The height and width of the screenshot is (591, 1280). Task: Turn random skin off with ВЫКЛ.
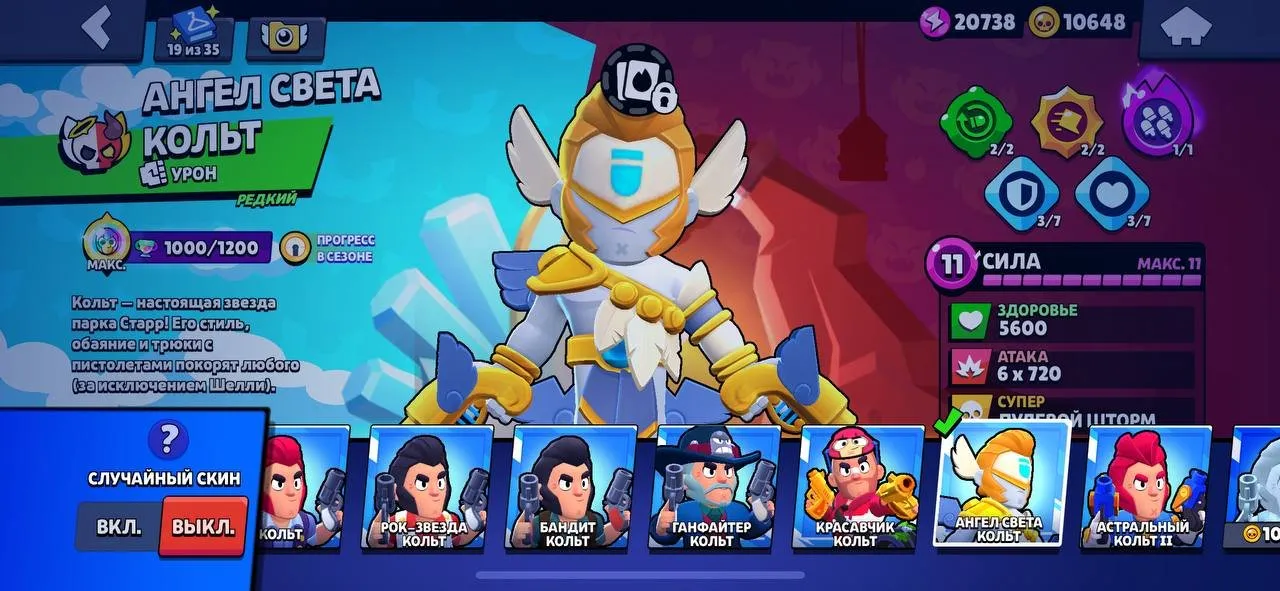[x=203, y=527]
